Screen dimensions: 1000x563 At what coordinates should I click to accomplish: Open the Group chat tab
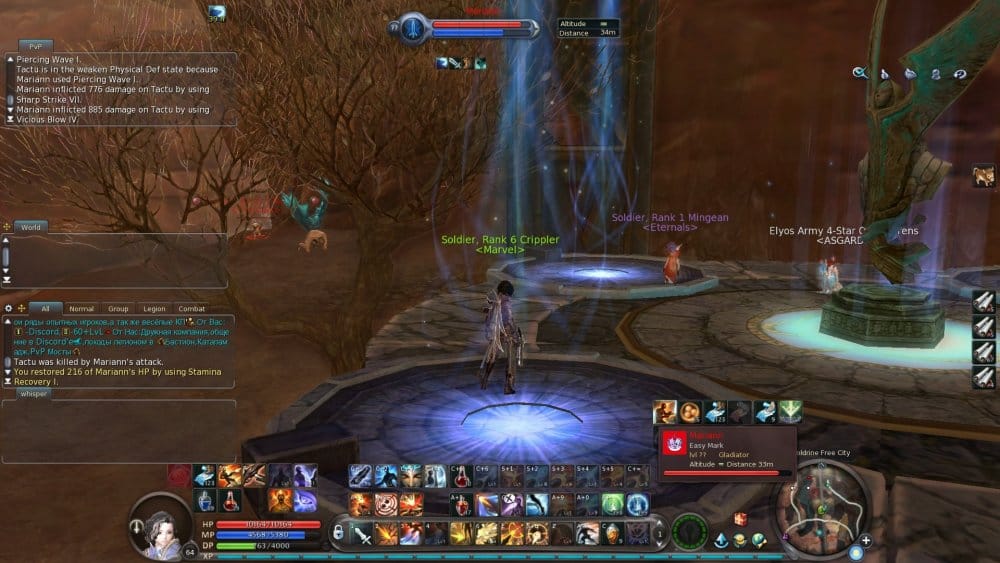pos(118,309)
